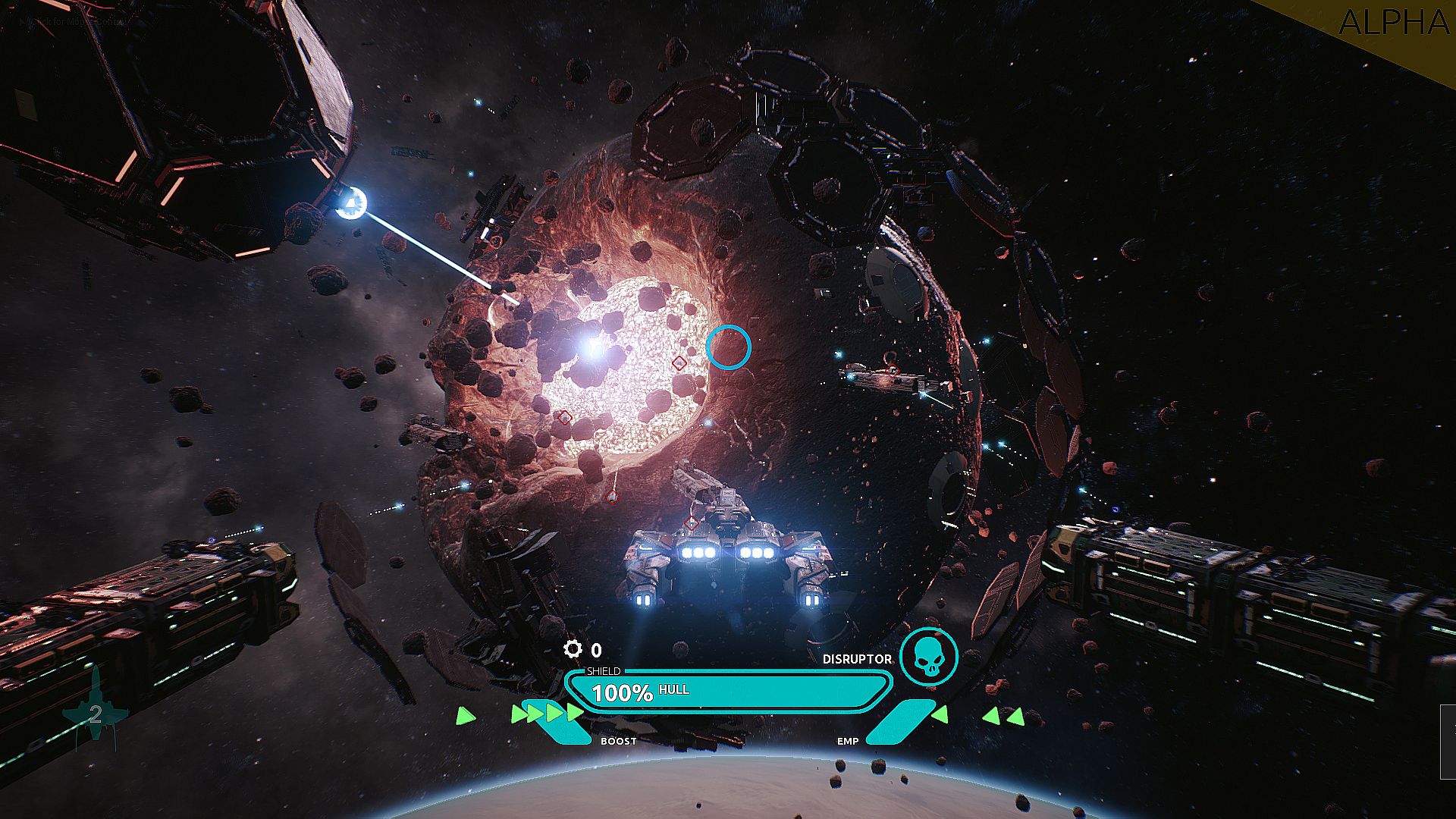Activate the Disruptor skull ability icon

[928, 657]
